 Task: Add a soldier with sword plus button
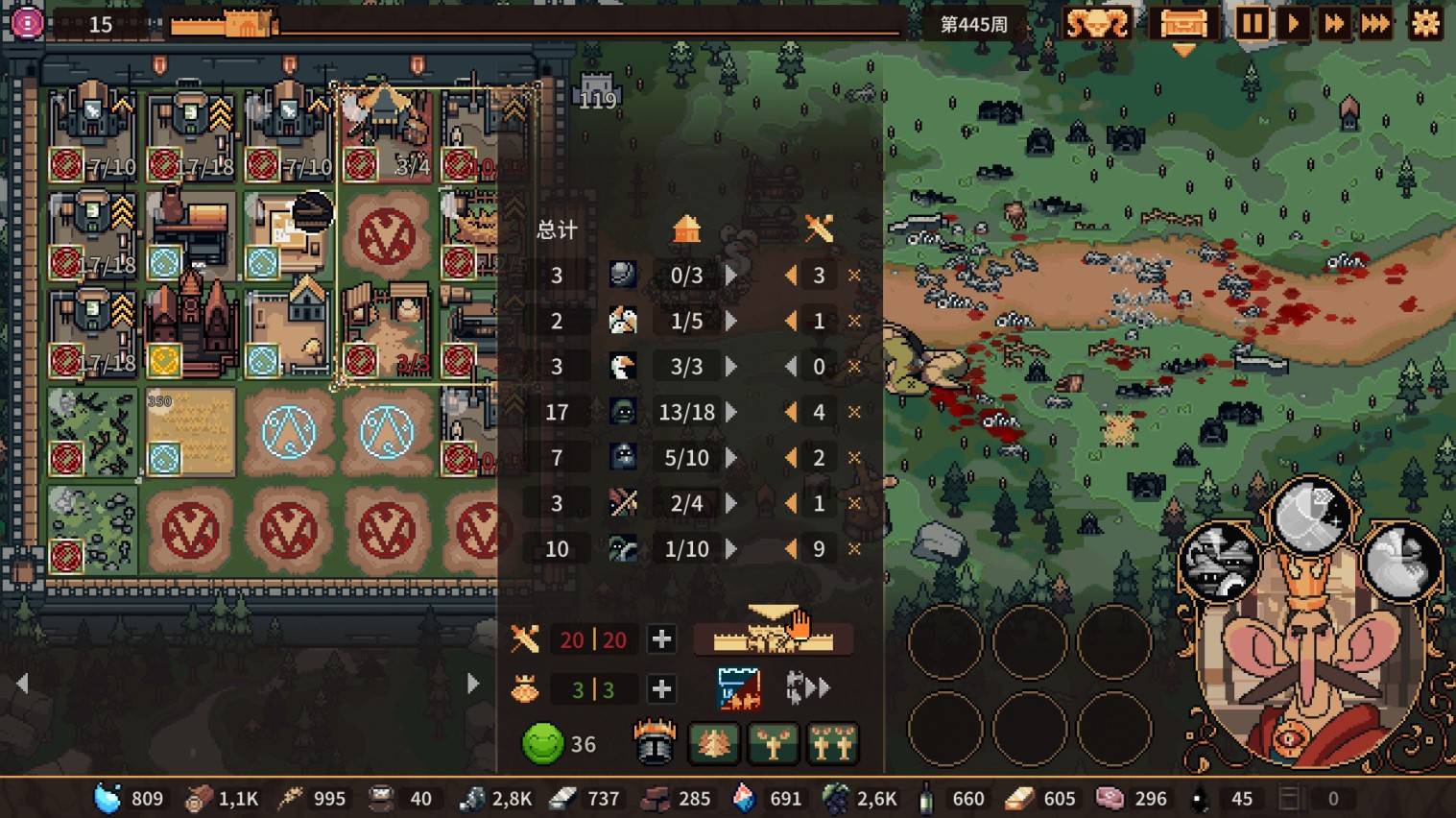pos(661,639)
